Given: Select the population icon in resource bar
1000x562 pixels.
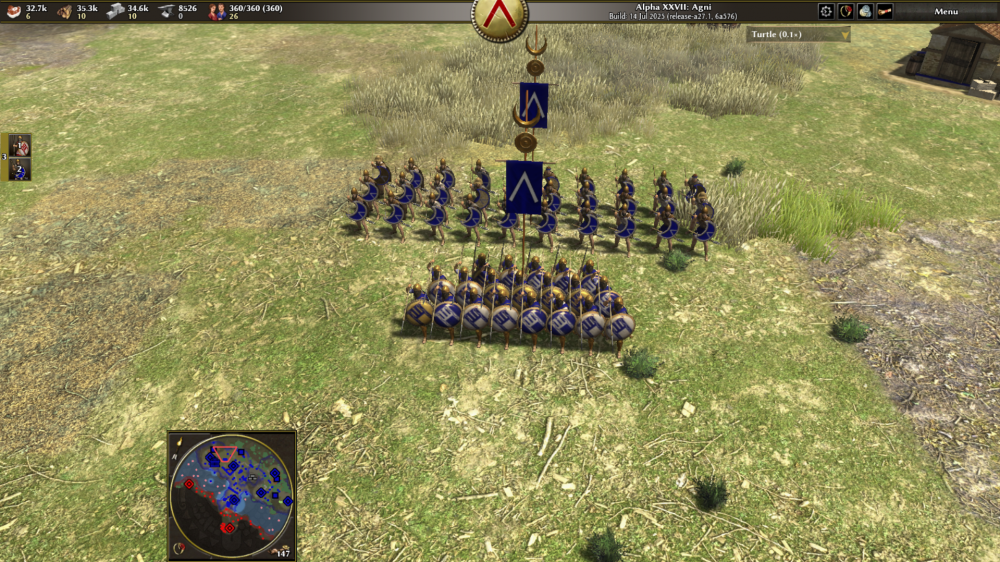Looking at the screenshot, I should point(216,11).
